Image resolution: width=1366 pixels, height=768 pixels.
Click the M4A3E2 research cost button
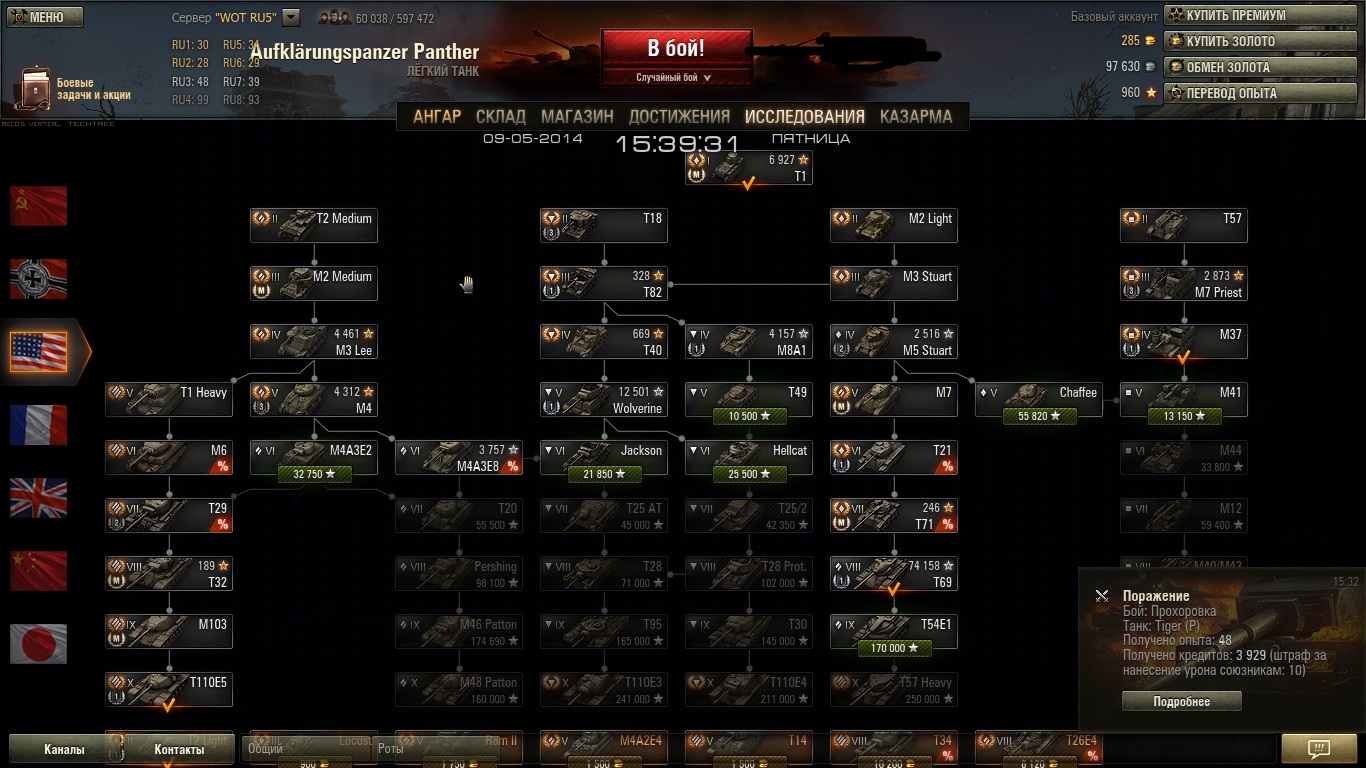313,474
